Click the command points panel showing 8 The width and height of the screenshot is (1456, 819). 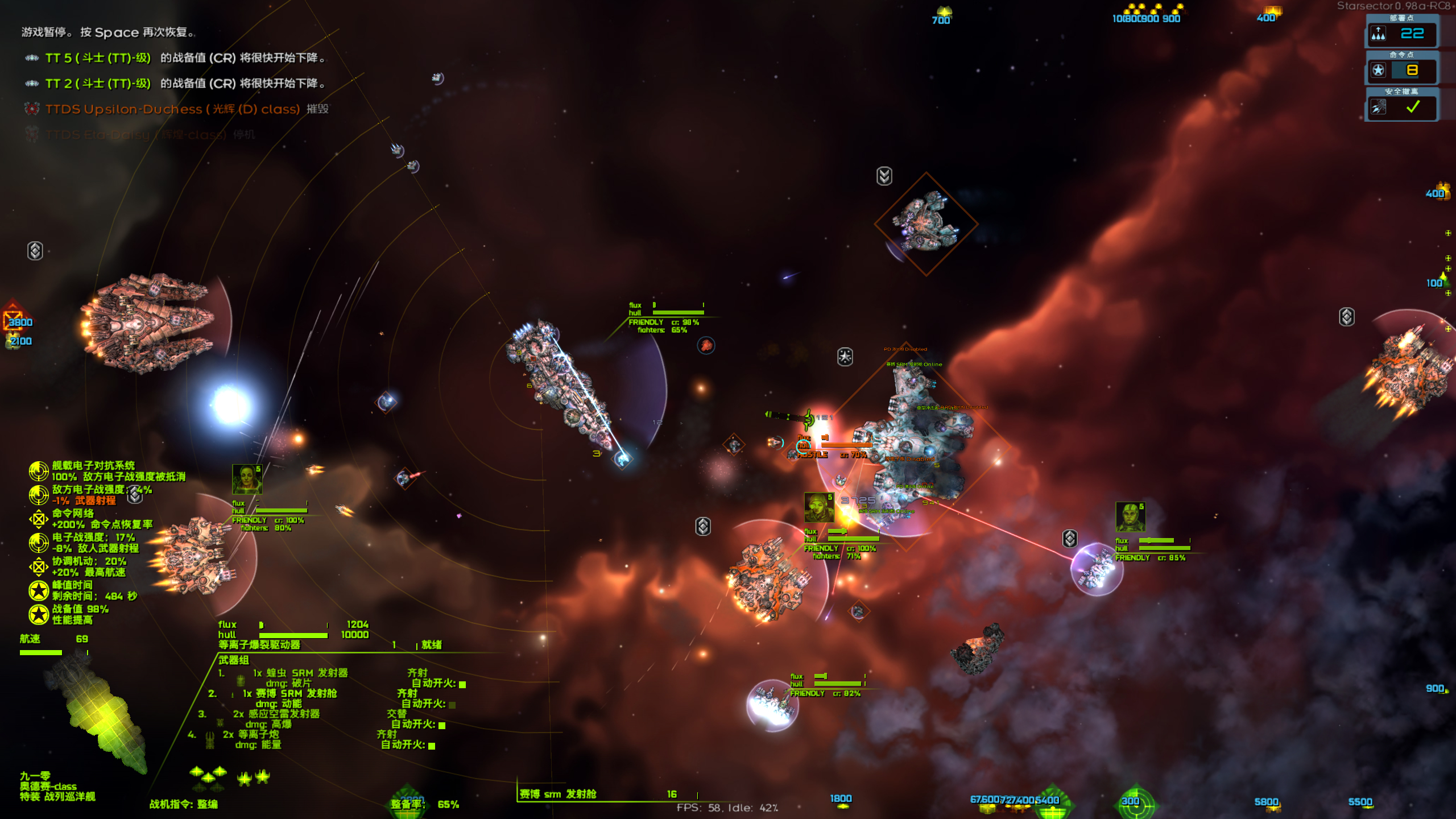(x=1401, y=71)
